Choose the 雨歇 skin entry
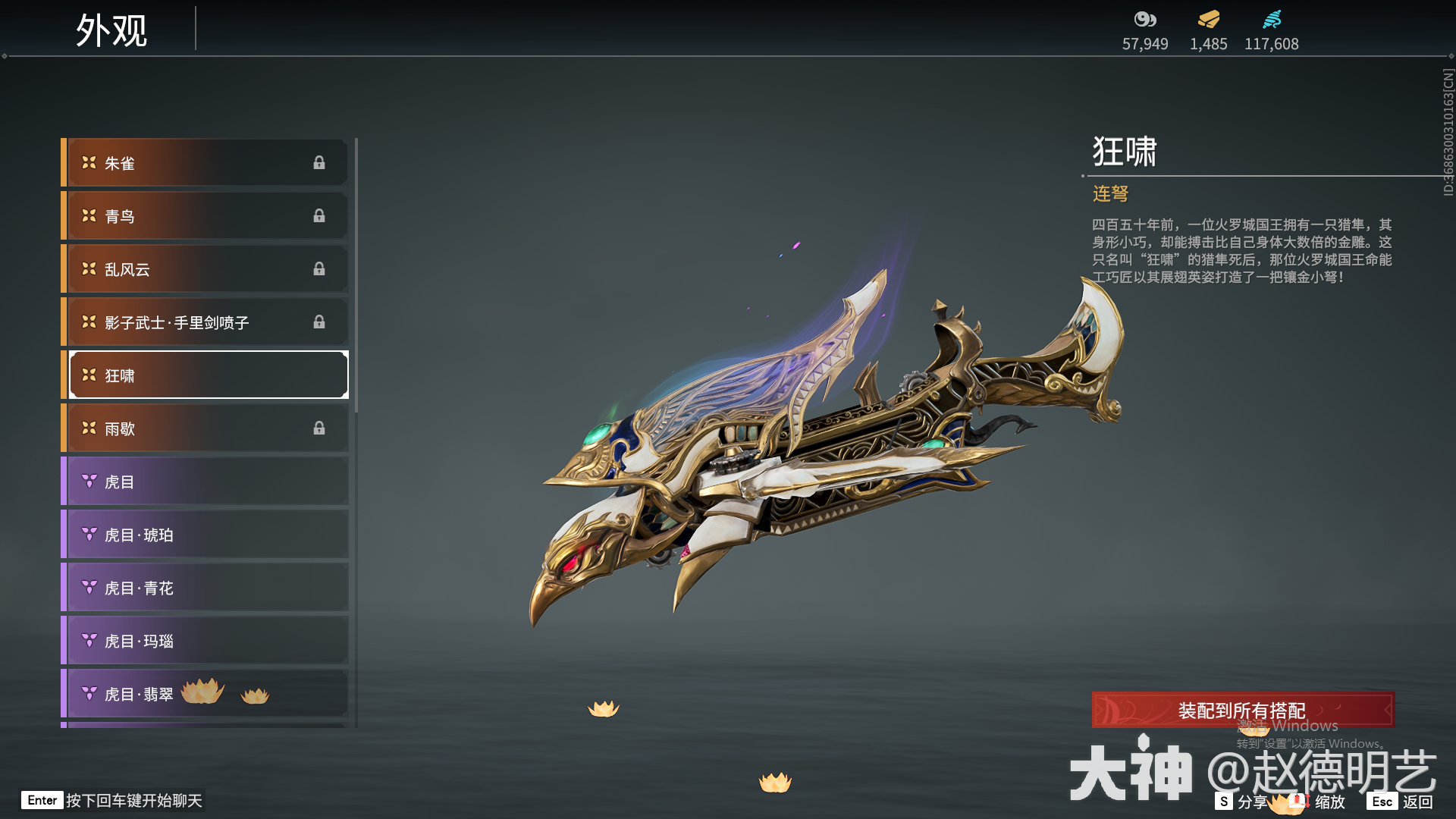 pyautogui.click(x=206, y=428)
